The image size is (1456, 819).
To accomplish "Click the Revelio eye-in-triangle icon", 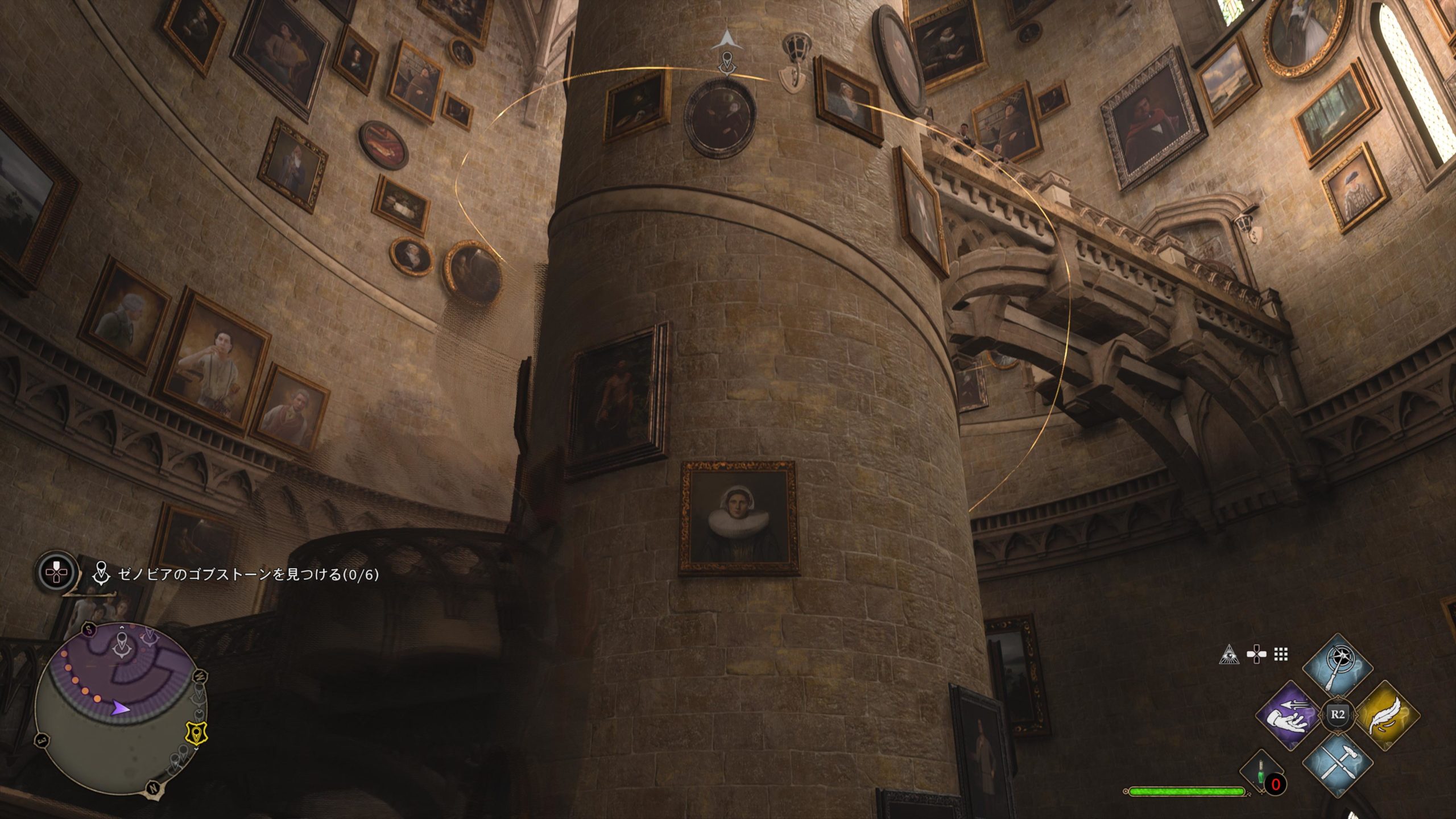I will tap(1229, 655).
